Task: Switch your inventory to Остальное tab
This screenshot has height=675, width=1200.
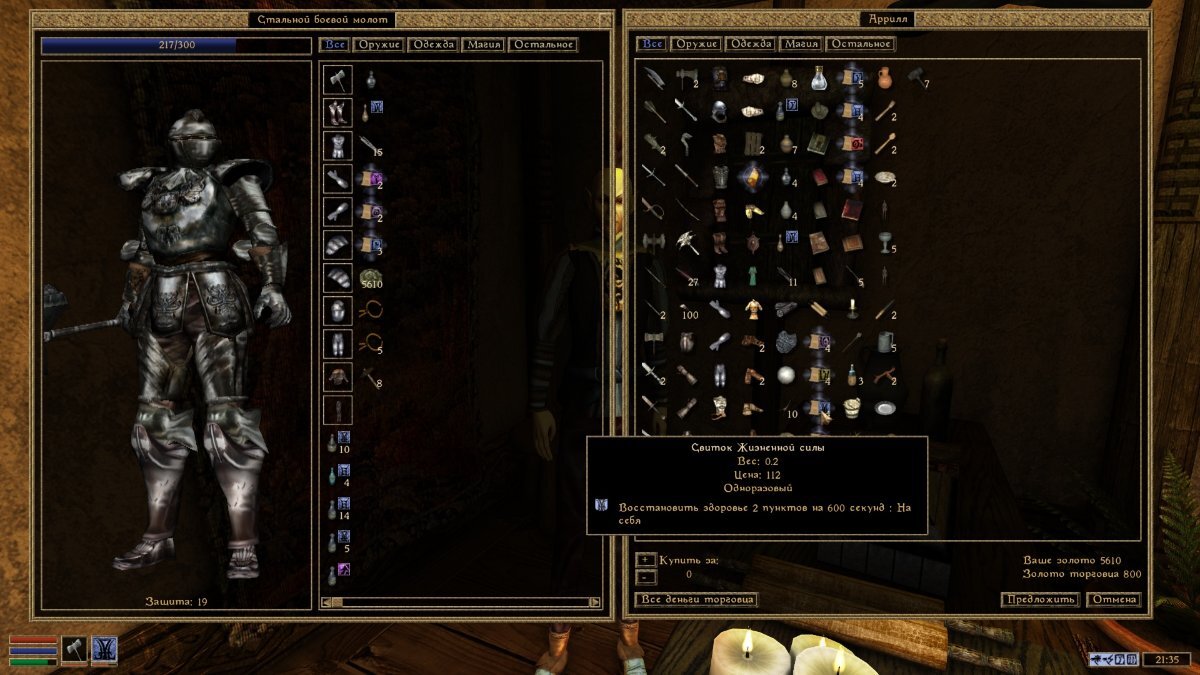Action: click(542, 45)
